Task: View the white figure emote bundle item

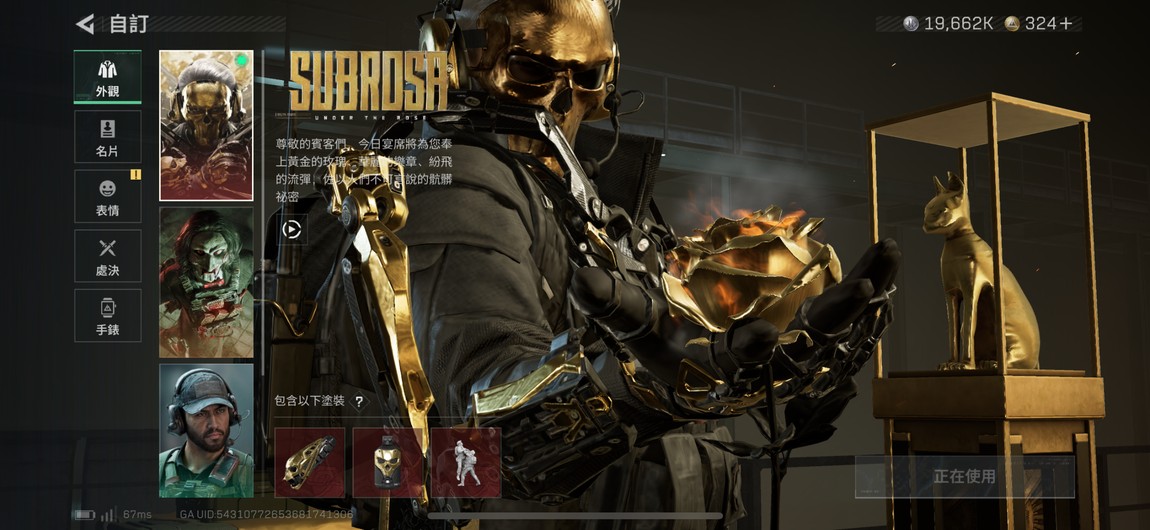Action: coord(466,463)
